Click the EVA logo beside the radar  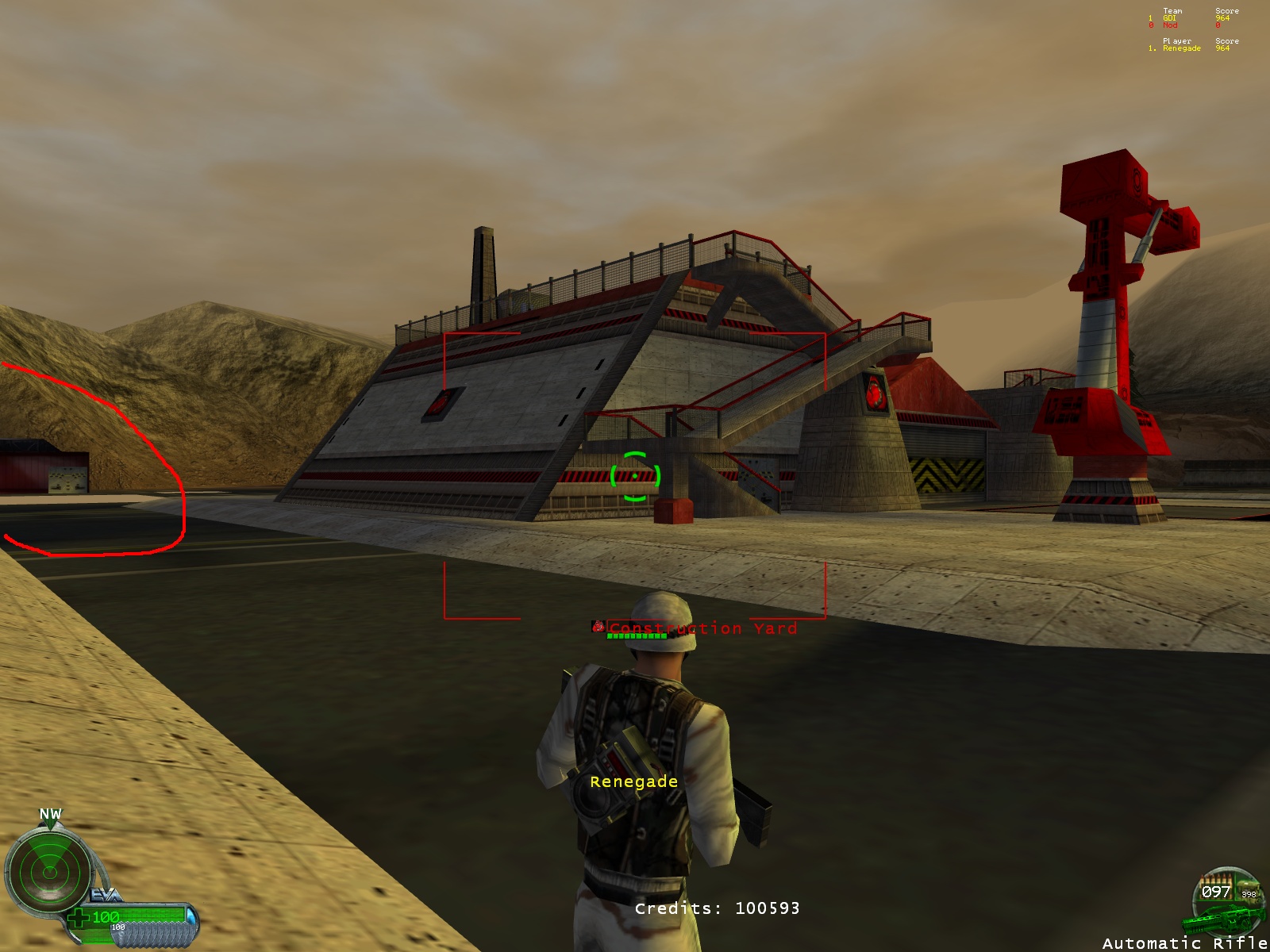pyautogui.click(x=106, y=896)
